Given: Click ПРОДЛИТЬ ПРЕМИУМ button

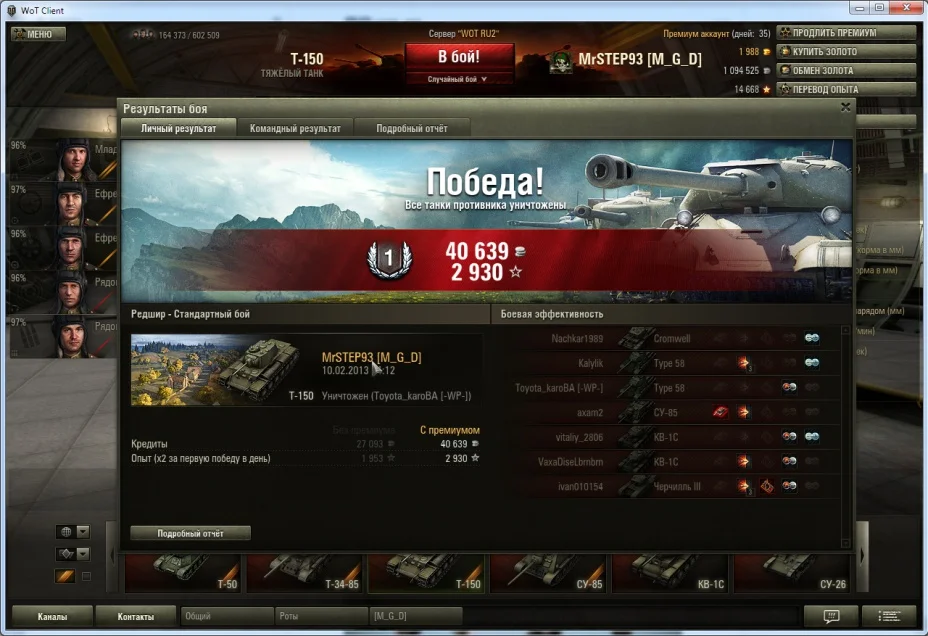Looking at the screenshot, I should tap(846, 33).
